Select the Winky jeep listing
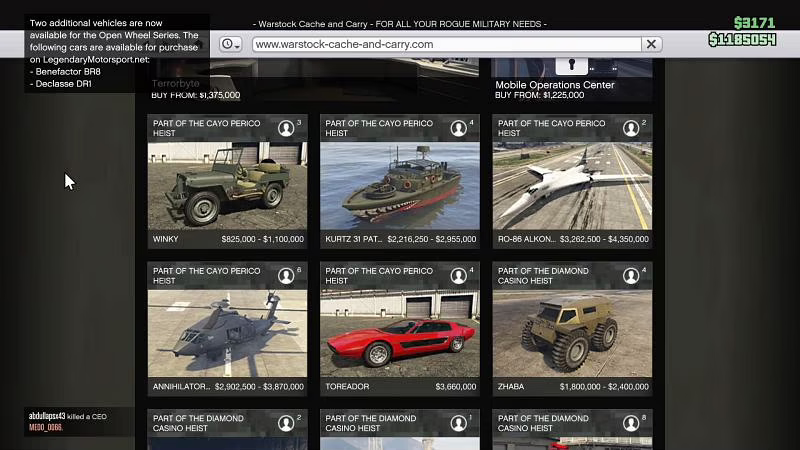This screenshot has height=450, width=800. click(x=227, y=184)
